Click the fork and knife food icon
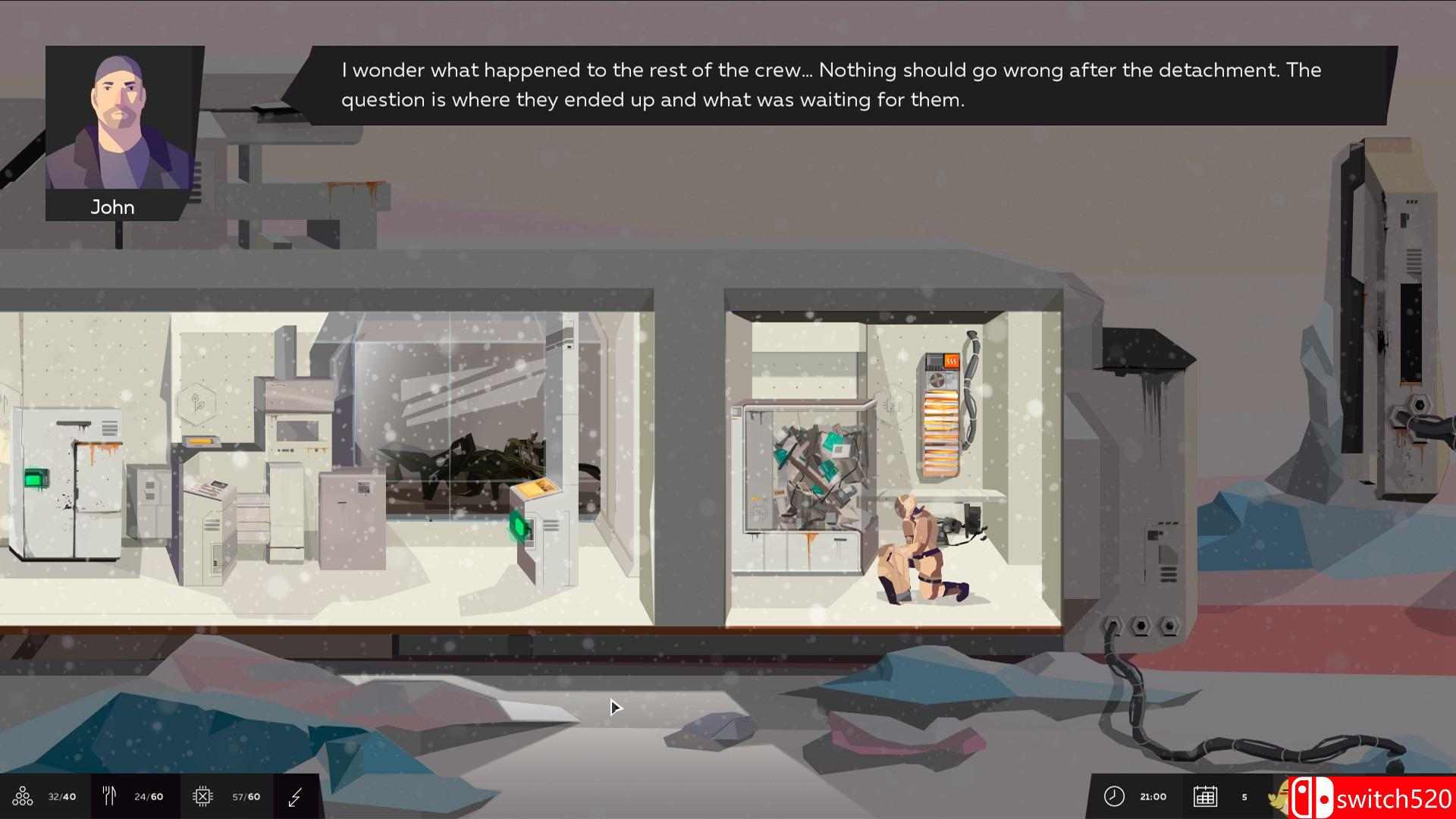This screenshot has height=819, width=1456. [109, 796]
